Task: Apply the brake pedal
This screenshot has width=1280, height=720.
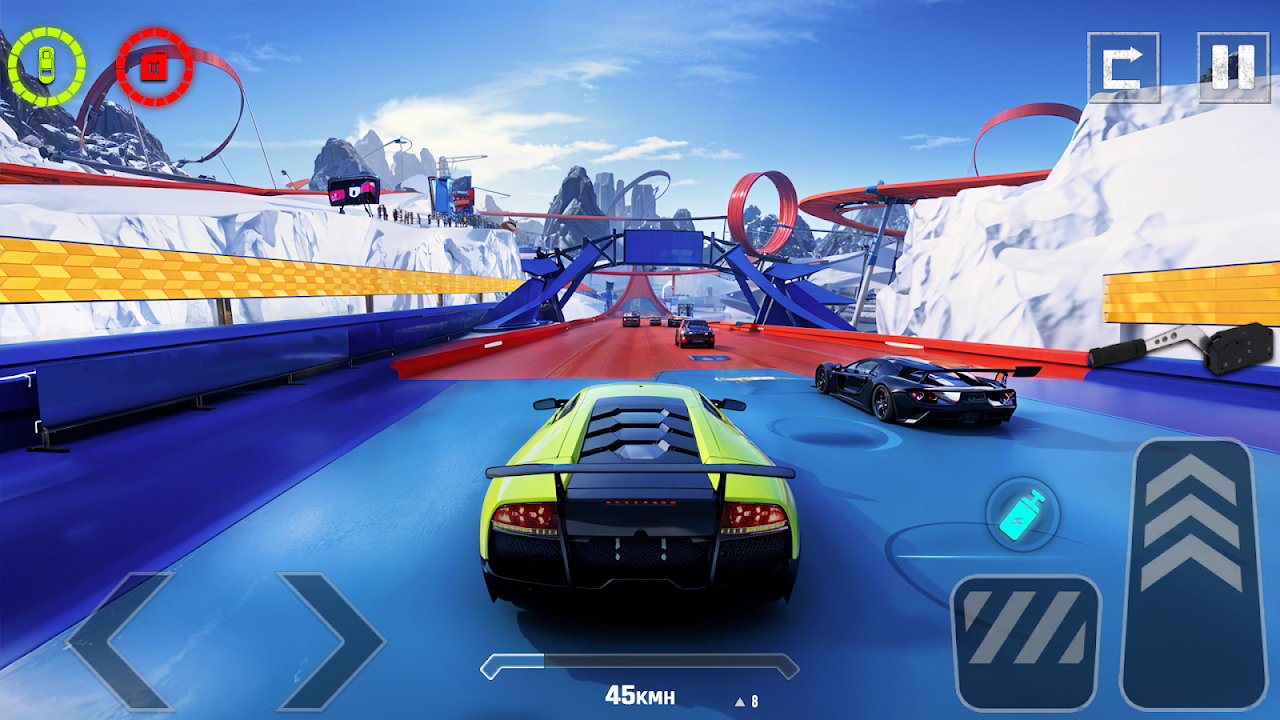Action: click(x=1026, y=641)
